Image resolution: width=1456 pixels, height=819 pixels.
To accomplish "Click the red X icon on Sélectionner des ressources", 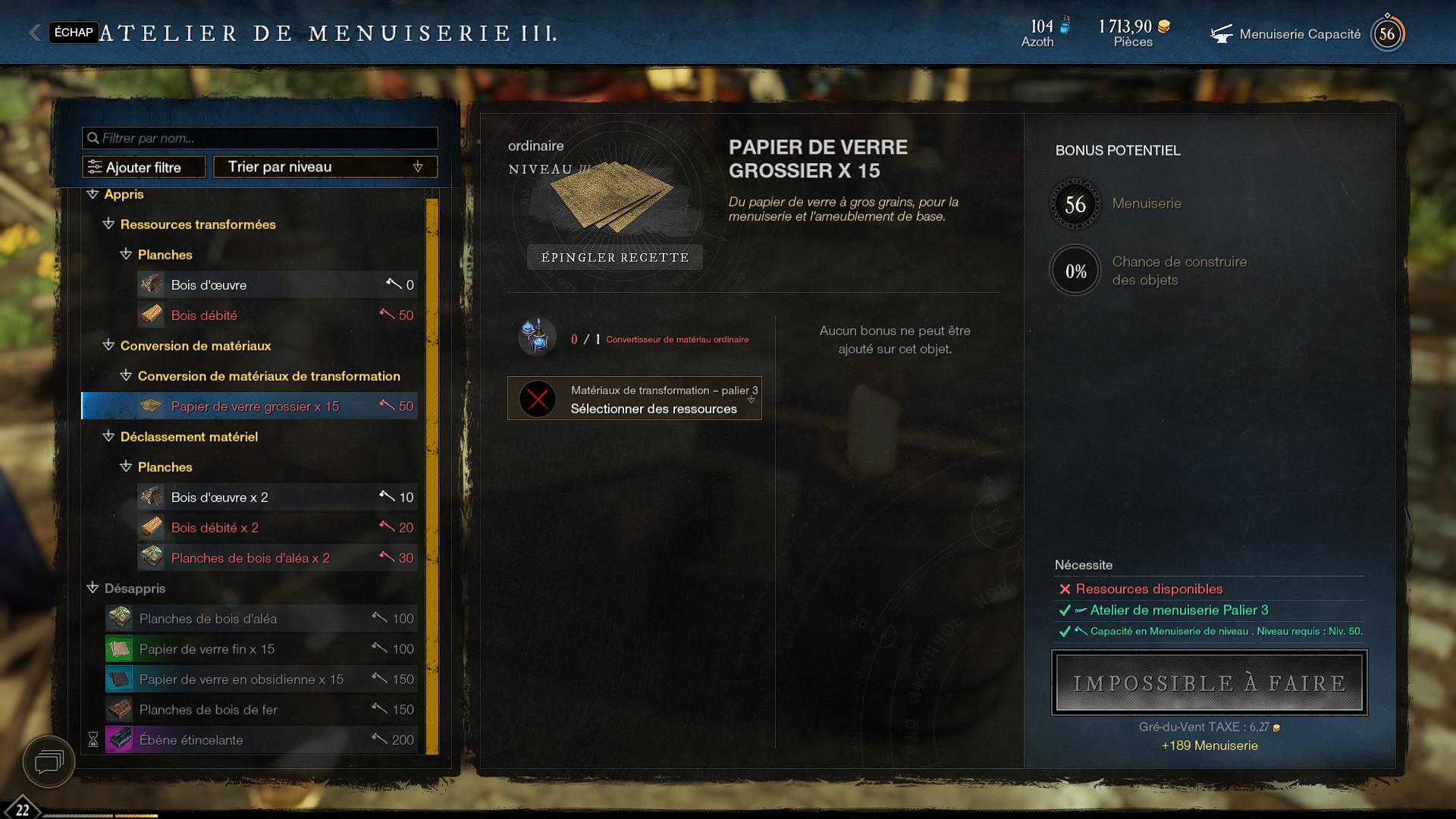I will point(538,398).
